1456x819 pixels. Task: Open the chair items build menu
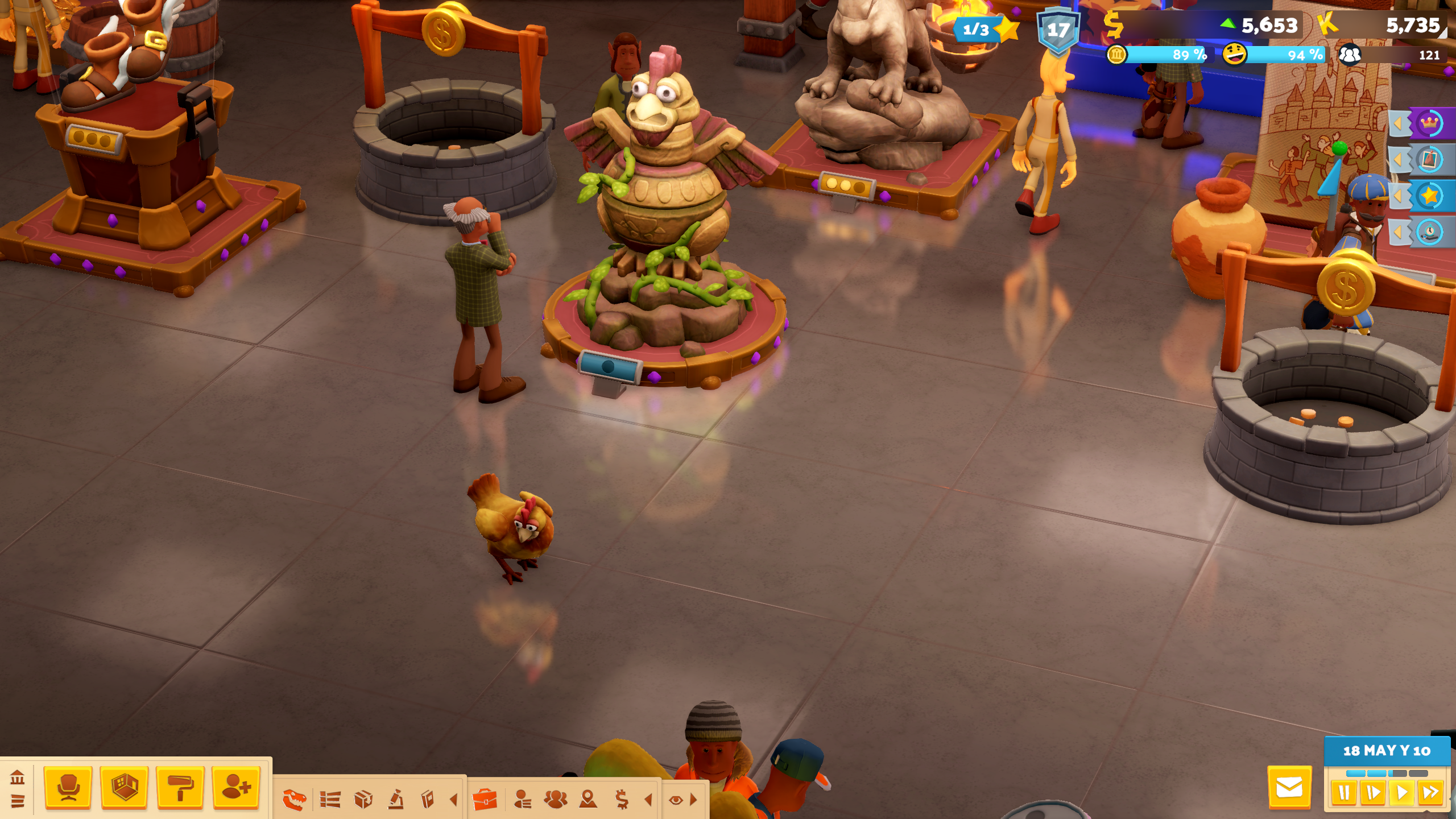point(68,788)
